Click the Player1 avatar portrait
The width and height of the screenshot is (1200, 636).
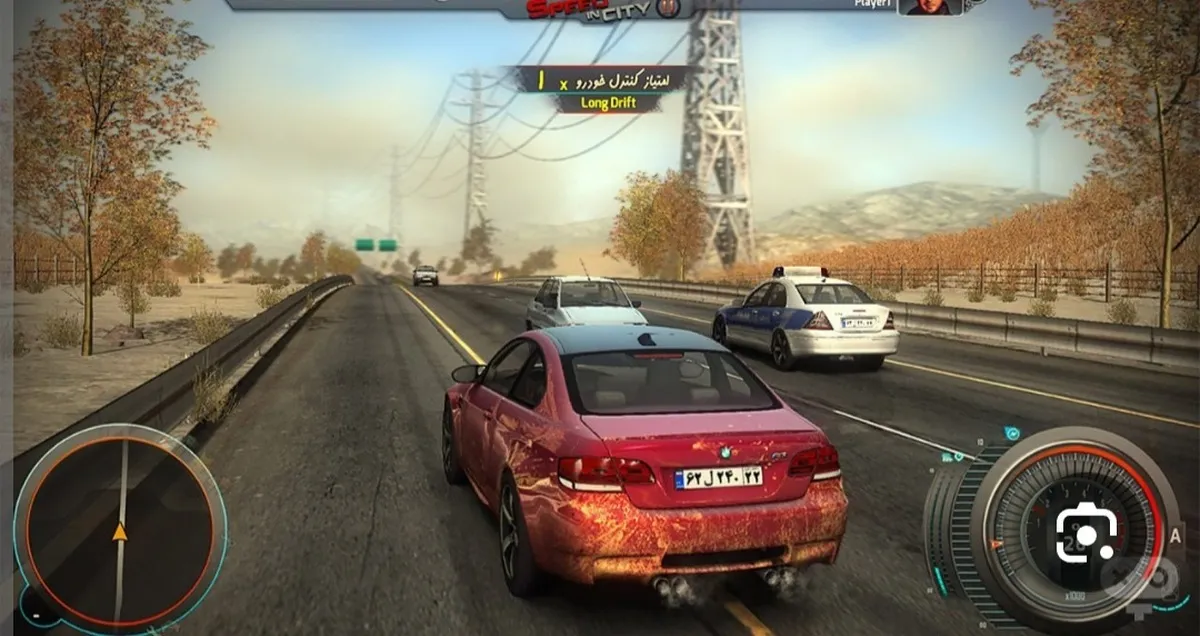(930, 7)
